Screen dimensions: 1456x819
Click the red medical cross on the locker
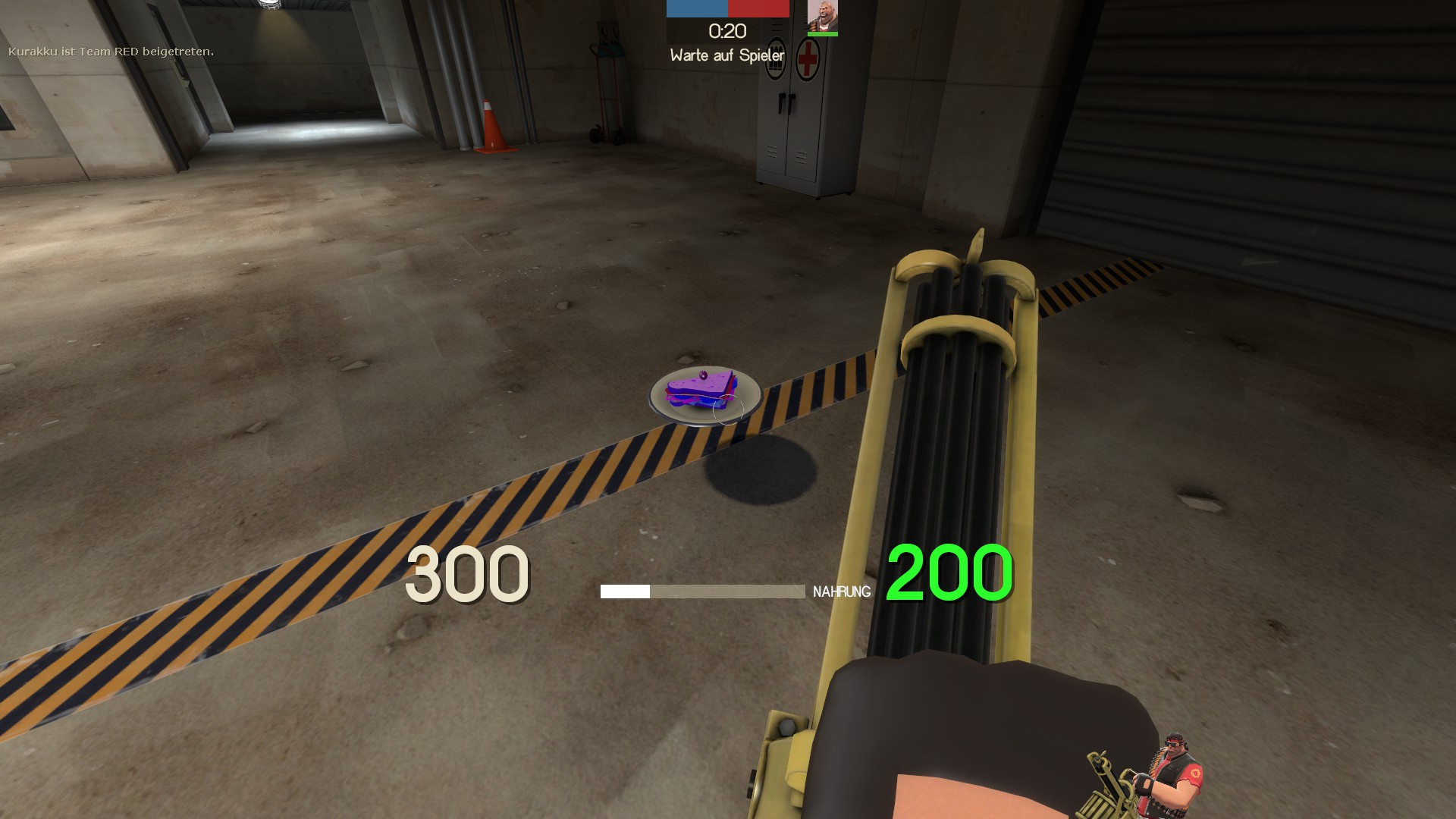tap(806, 59)
